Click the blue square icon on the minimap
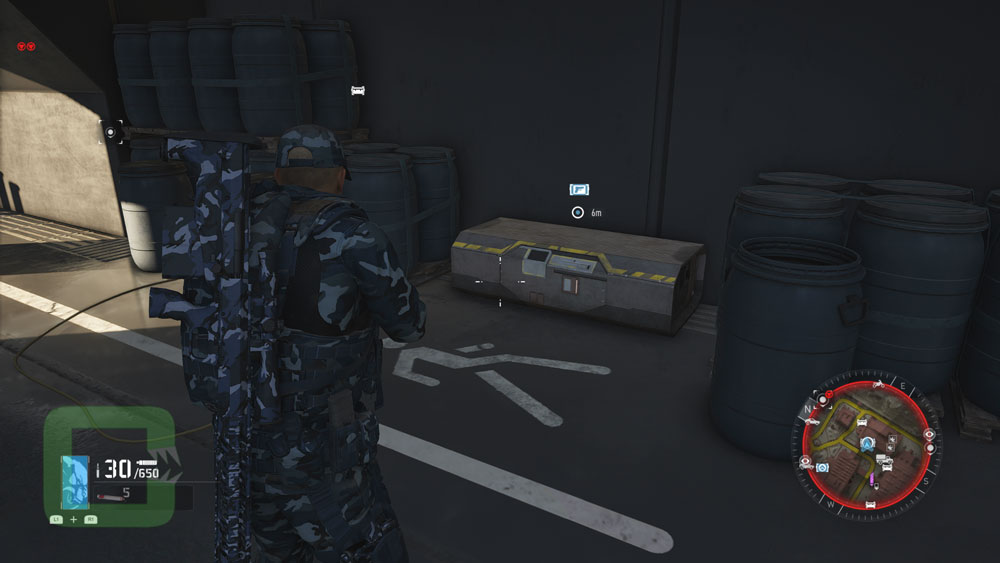The height and width of the screenshot is (563, 1000). click(822, 467)
